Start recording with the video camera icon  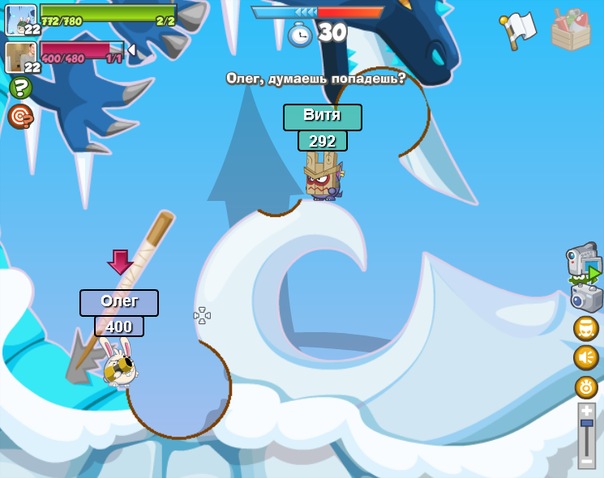click(583, 263)
